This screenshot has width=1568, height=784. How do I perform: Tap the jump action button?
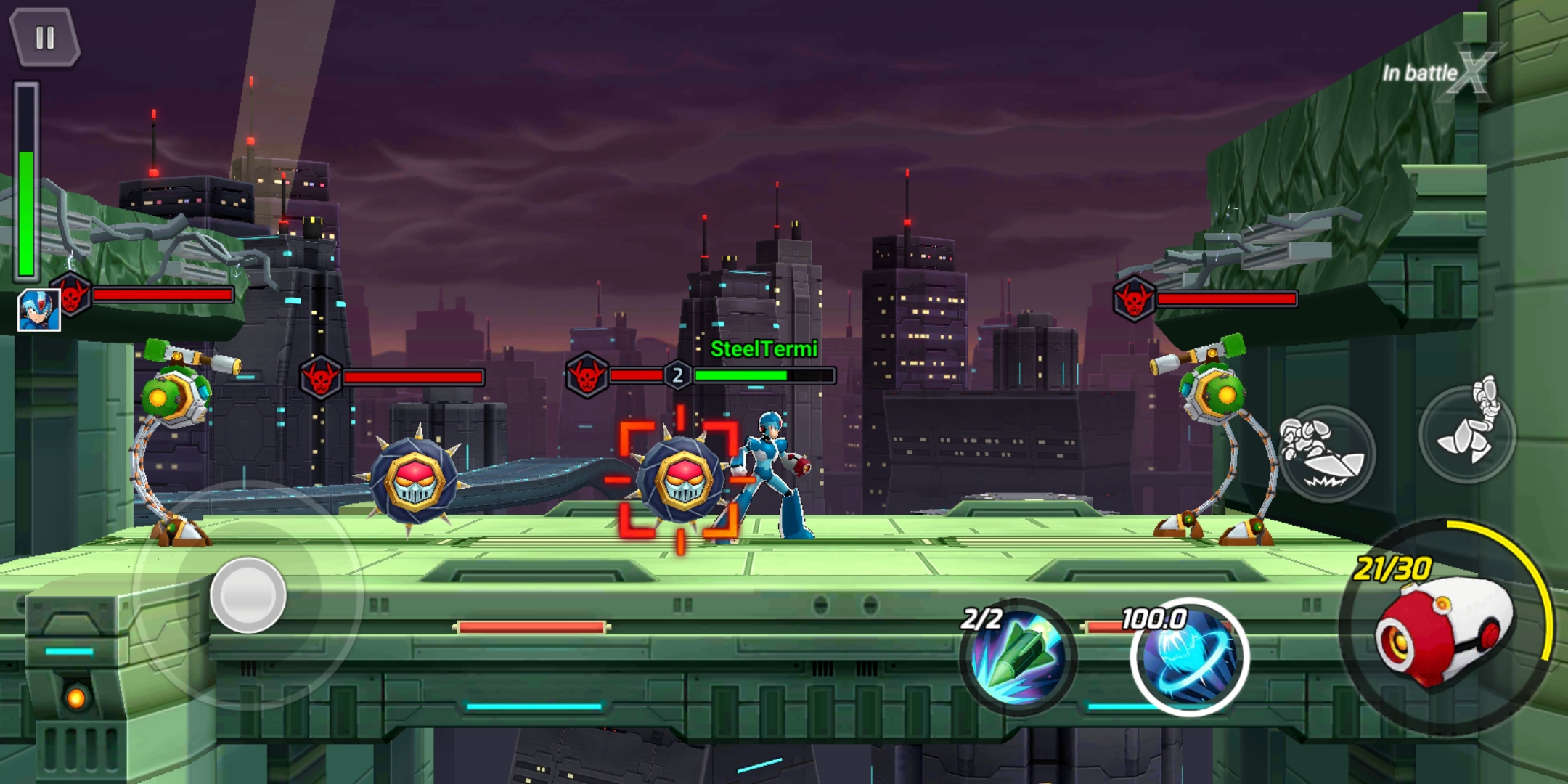(x=1468, y=433)
